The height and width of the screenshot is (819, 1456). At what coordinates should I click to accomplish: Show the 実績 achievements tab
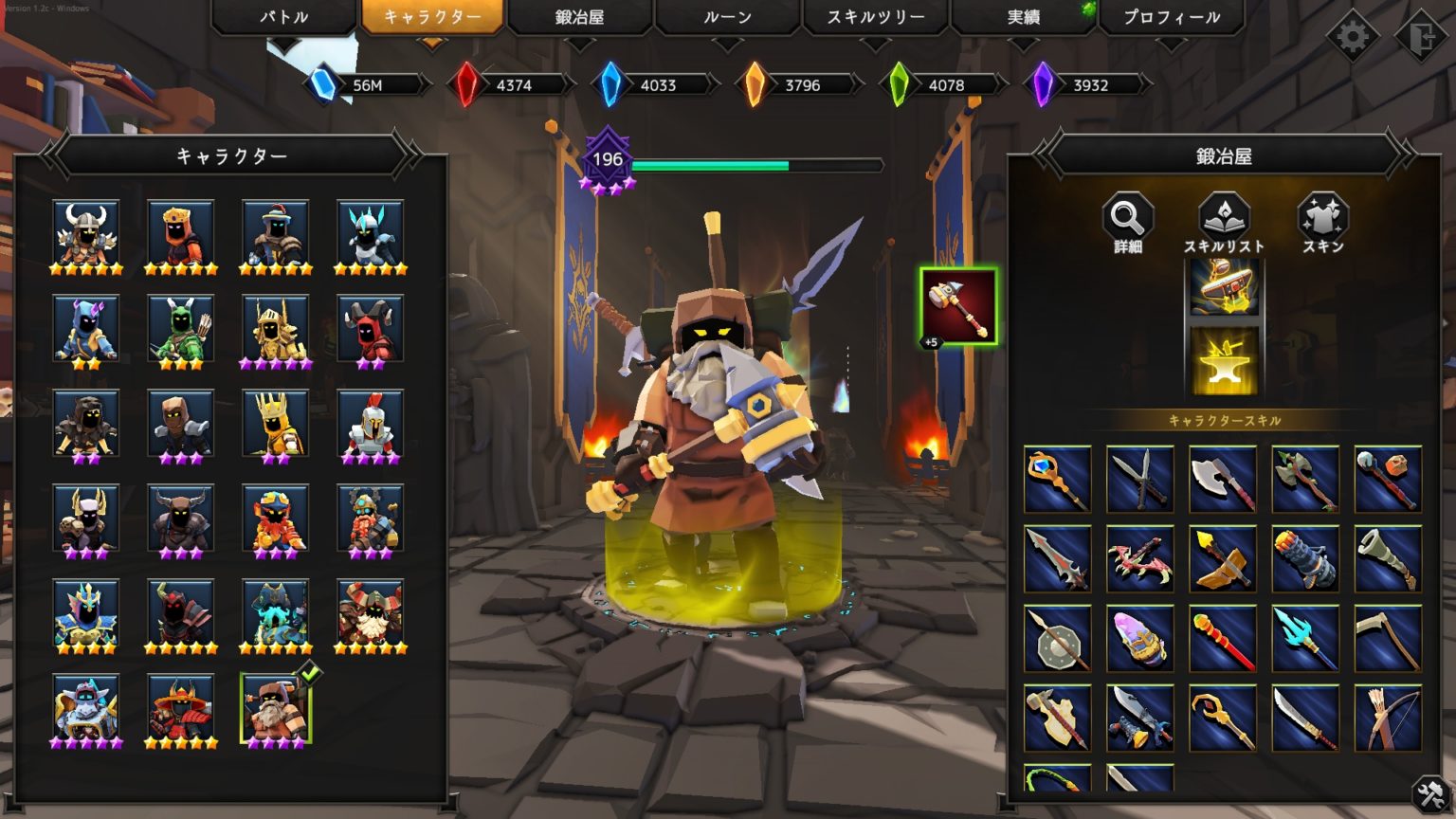(1024, 17)
